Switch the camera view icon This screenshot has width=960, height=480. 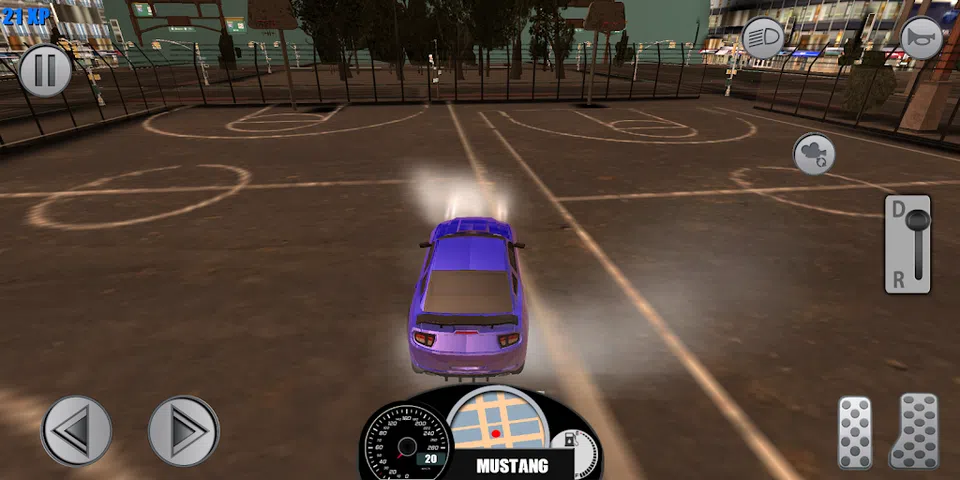pyautogui.click(x=814, y=154)
